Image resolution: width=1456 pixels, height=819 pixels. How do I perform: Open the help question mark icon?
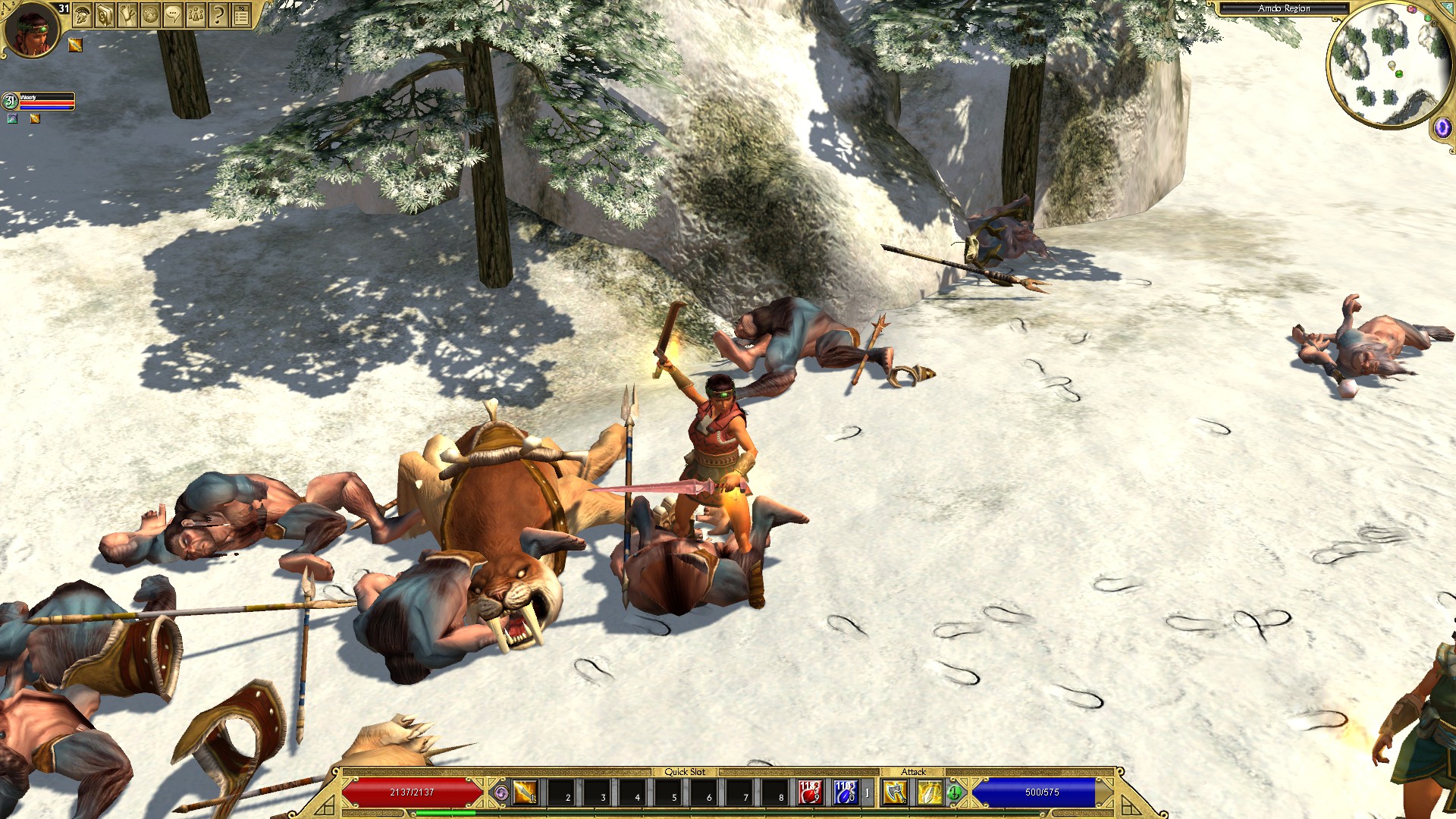[218, 14]
